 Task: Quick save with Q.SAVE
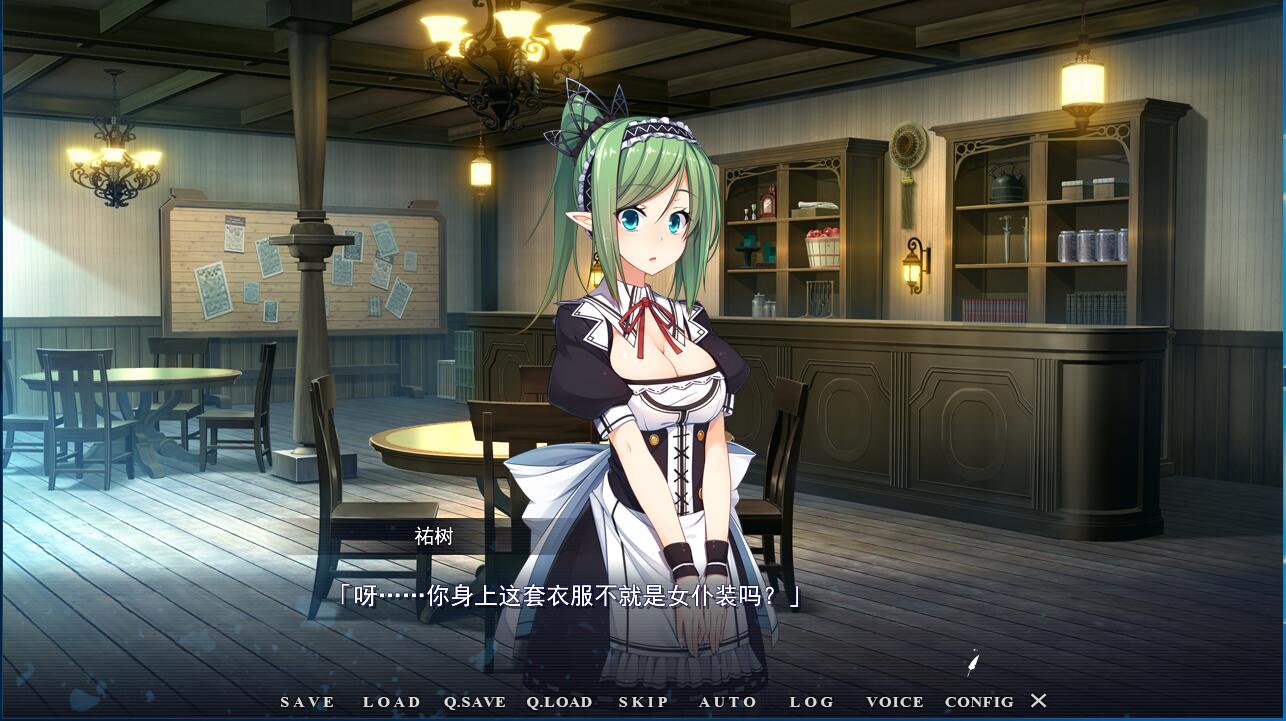tap(475, 702)
